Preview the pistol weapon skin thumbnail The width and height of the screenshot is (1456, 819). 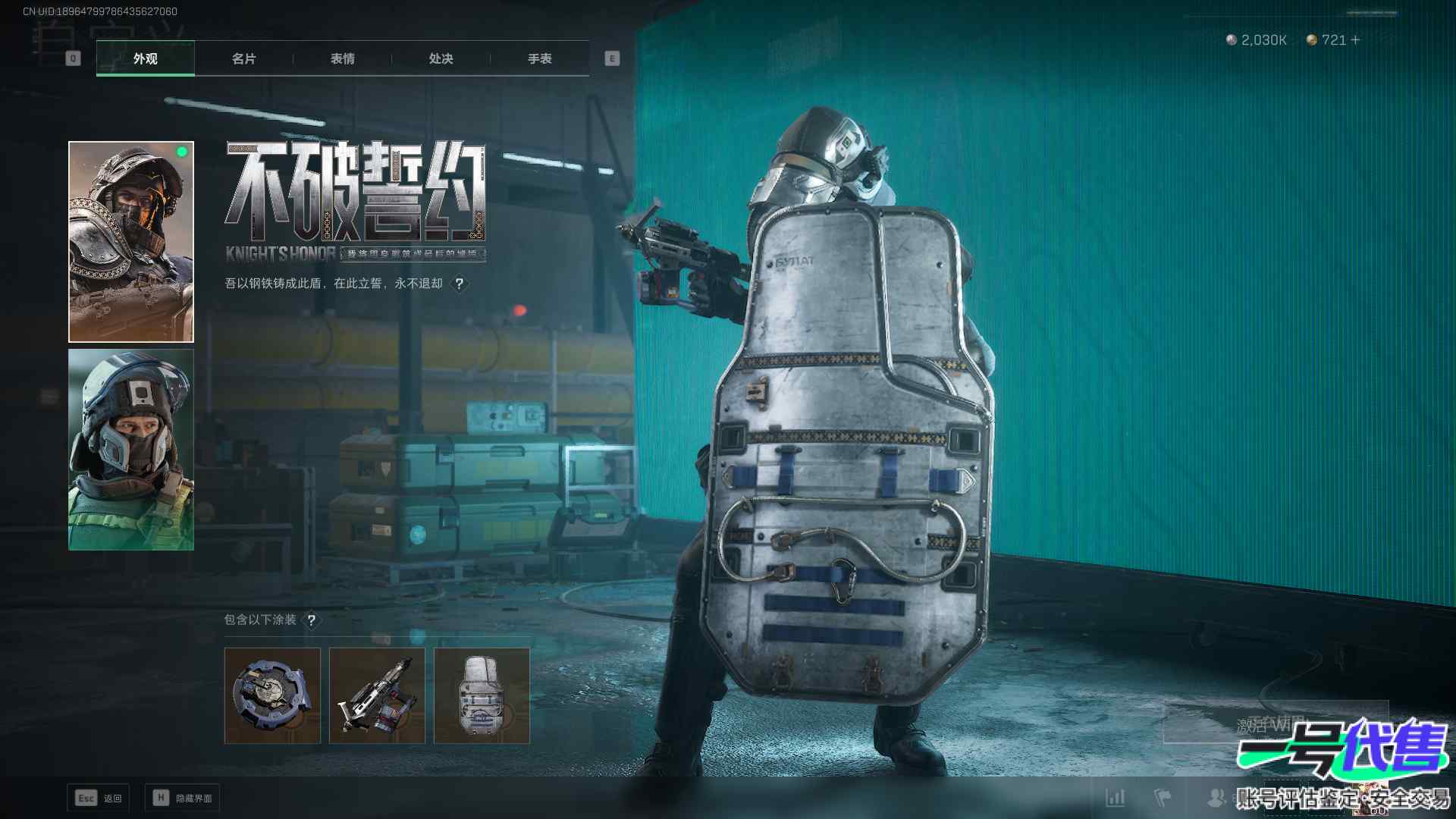click(x=377, y=695)
